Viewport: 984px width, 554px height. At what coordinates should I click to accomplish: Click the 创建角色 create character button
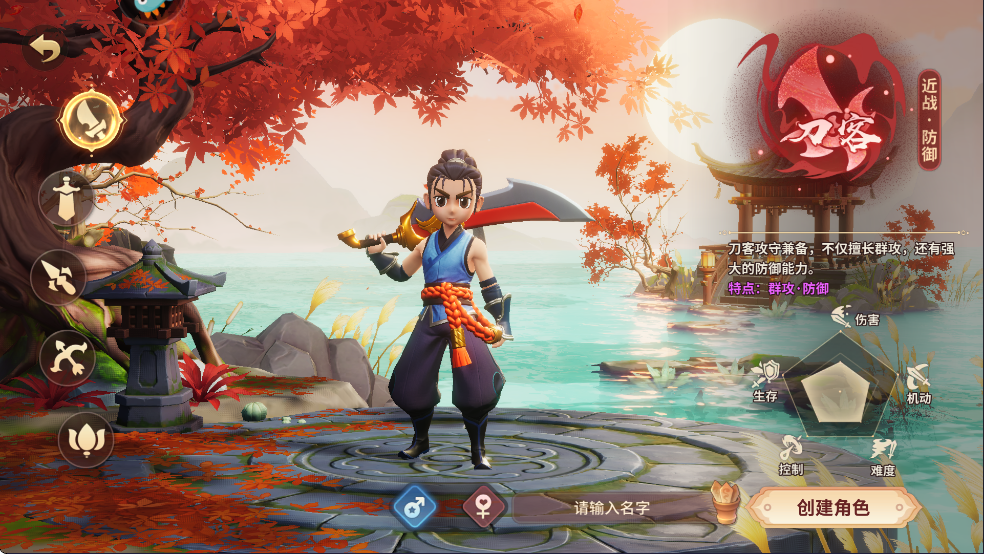pyautogui.click(x=833, y=507)
